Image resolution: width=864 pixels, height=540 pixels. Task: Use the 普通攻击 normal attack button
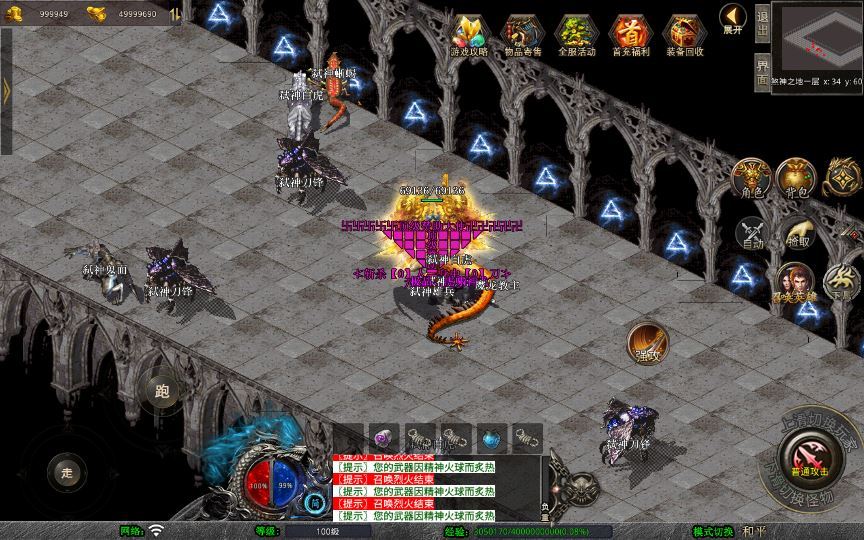click(808, 456)
